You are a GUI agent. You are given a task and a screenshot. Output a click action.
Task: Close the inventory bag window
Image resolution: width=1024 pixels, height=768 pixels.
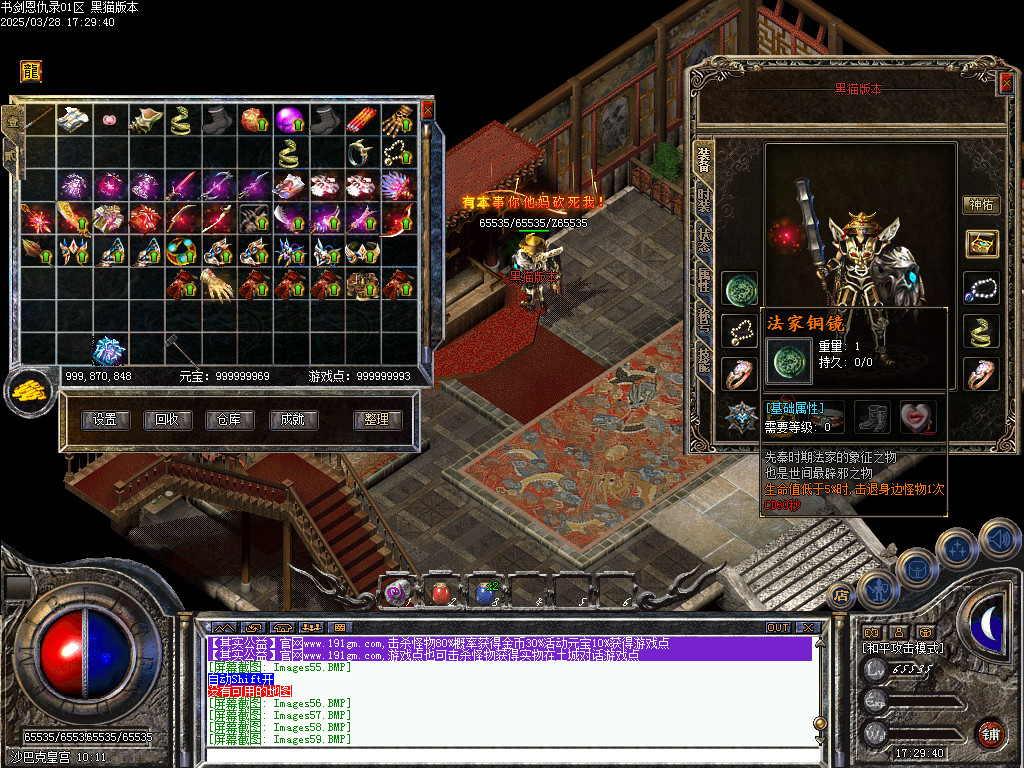click(428, 109)
